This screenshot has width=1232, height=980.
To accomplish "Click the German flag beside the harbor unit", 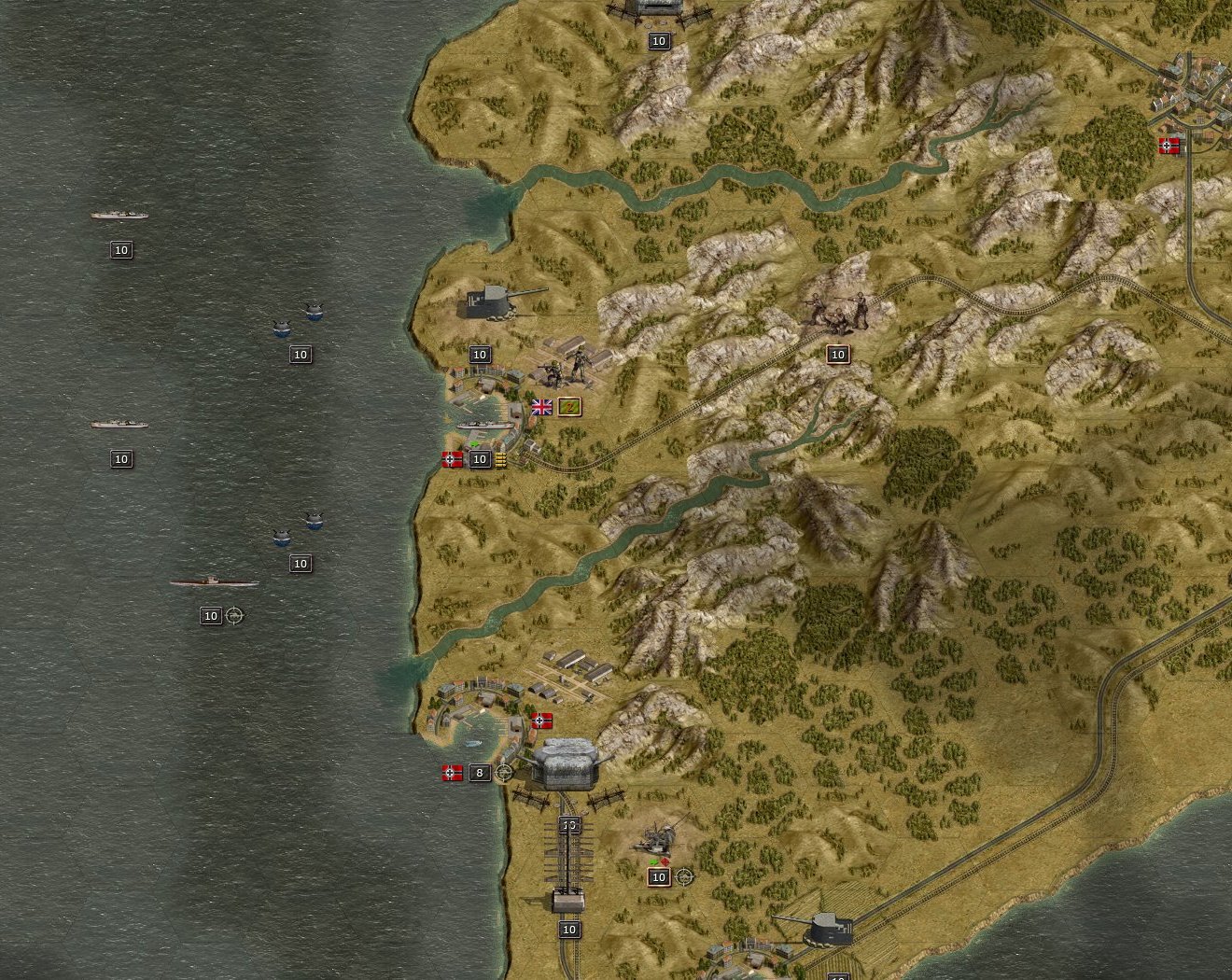I will pos(453,459).
